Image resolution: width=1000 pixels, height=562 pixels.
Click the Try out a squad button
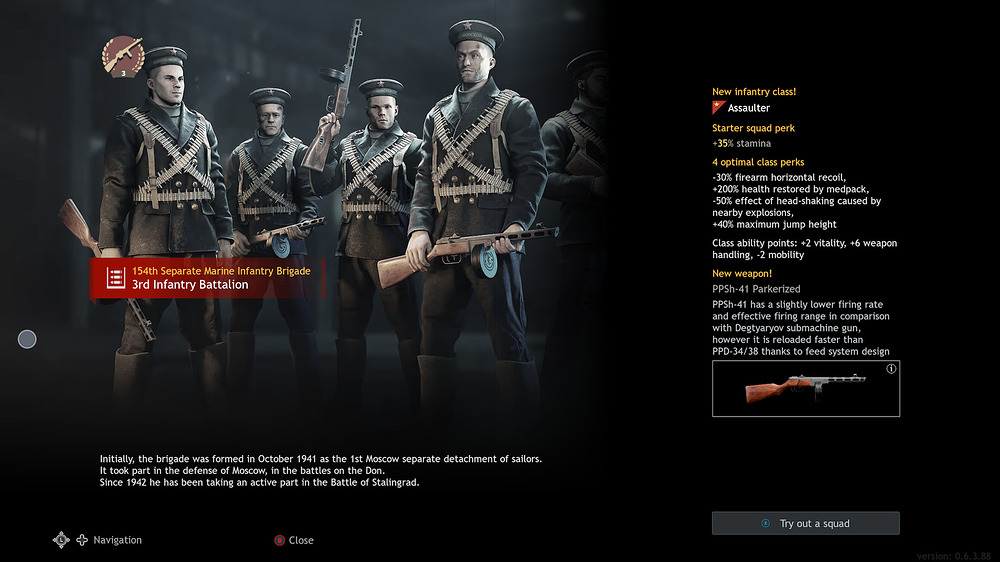coord(805,523)
